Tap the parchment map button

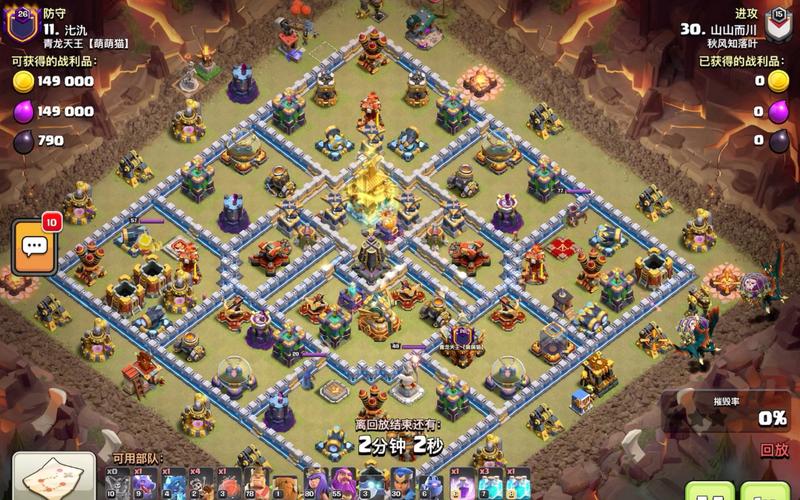coord(54,479)
